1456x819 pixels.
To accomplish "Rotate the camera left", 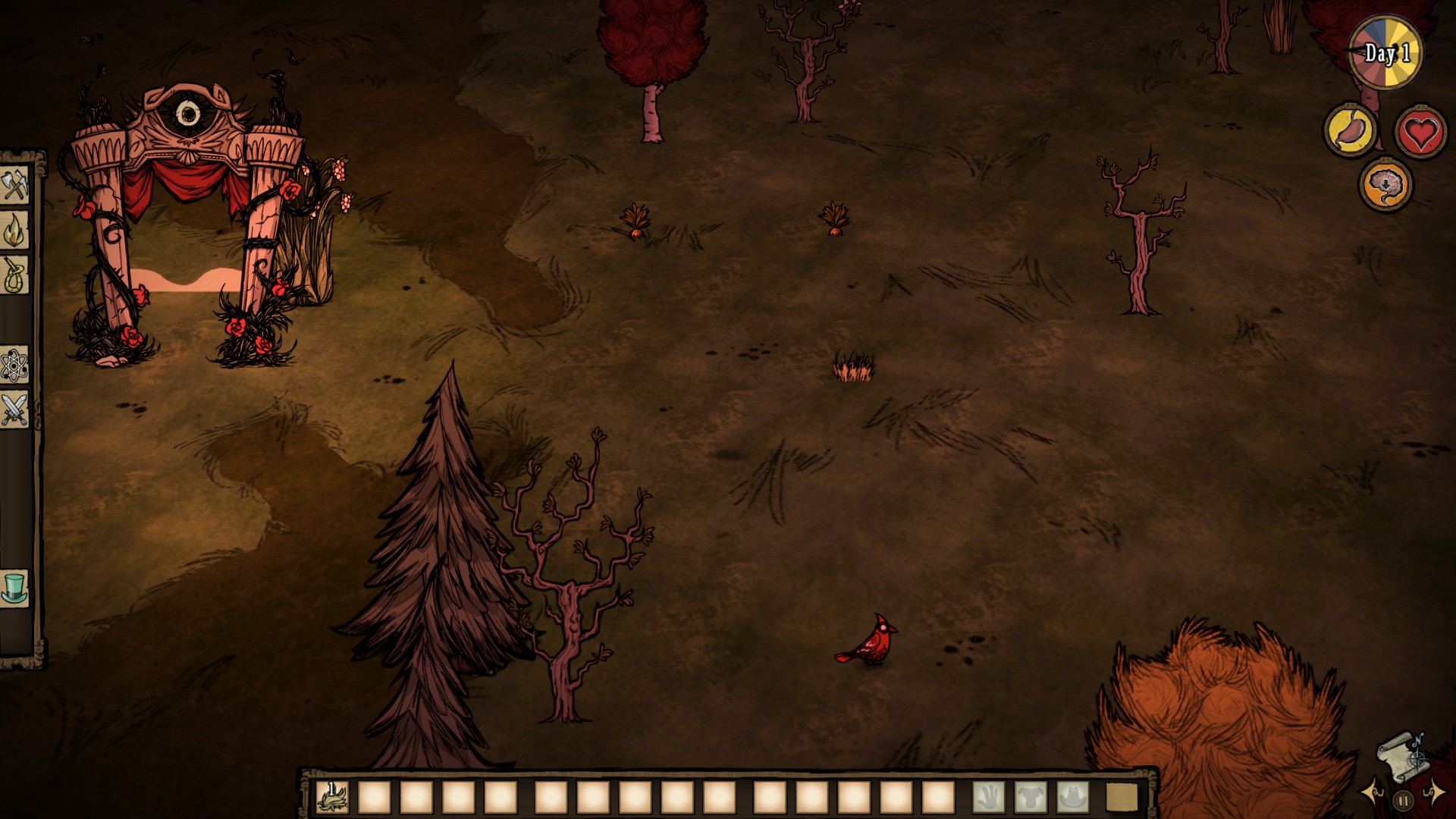I will click(x=1373, y=793).
